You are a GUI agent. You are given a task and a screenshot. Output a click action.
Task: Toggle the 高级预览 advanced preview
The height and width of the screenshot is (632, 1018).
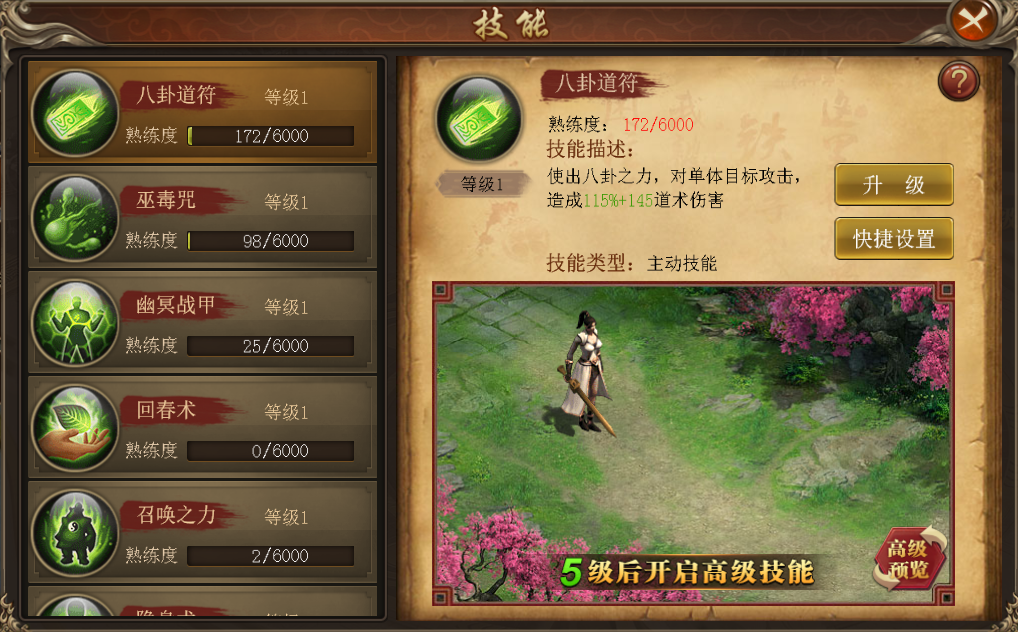(x=908, y=559)
